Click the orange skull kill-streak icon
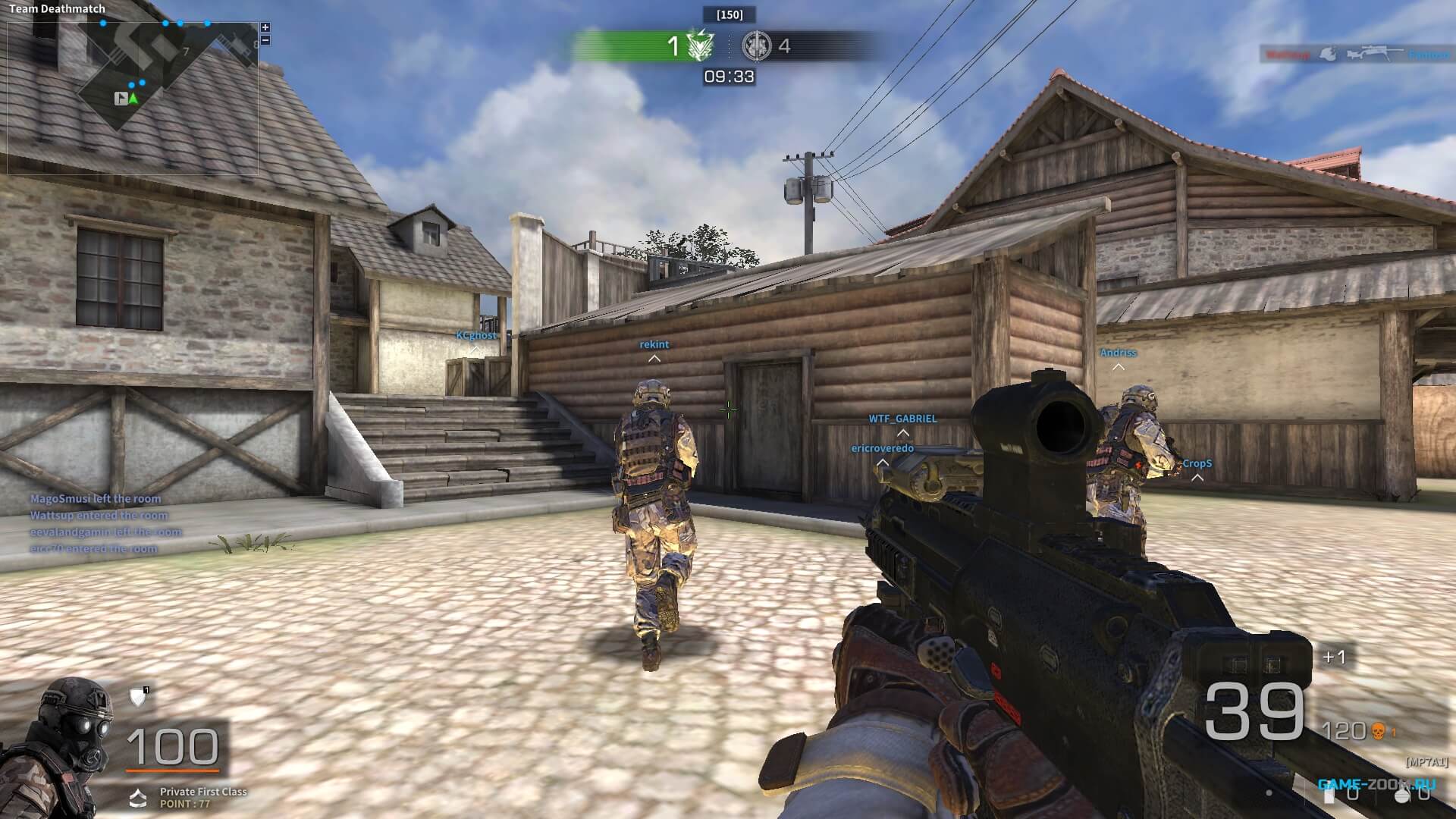Viewport: 1456px width, 819px height. [1379, 731]
